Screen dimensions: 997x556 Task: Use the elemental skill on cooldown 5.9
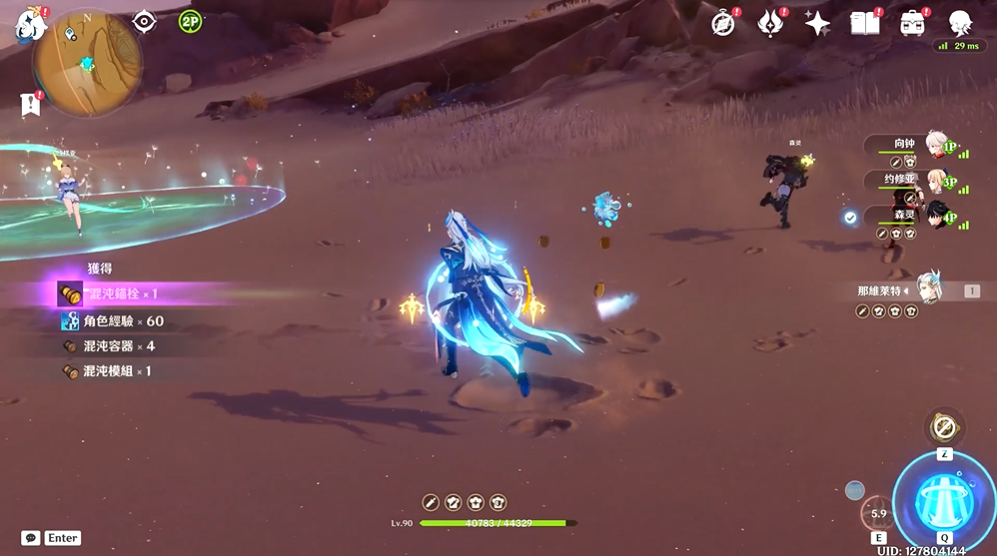tap(879, 512)
